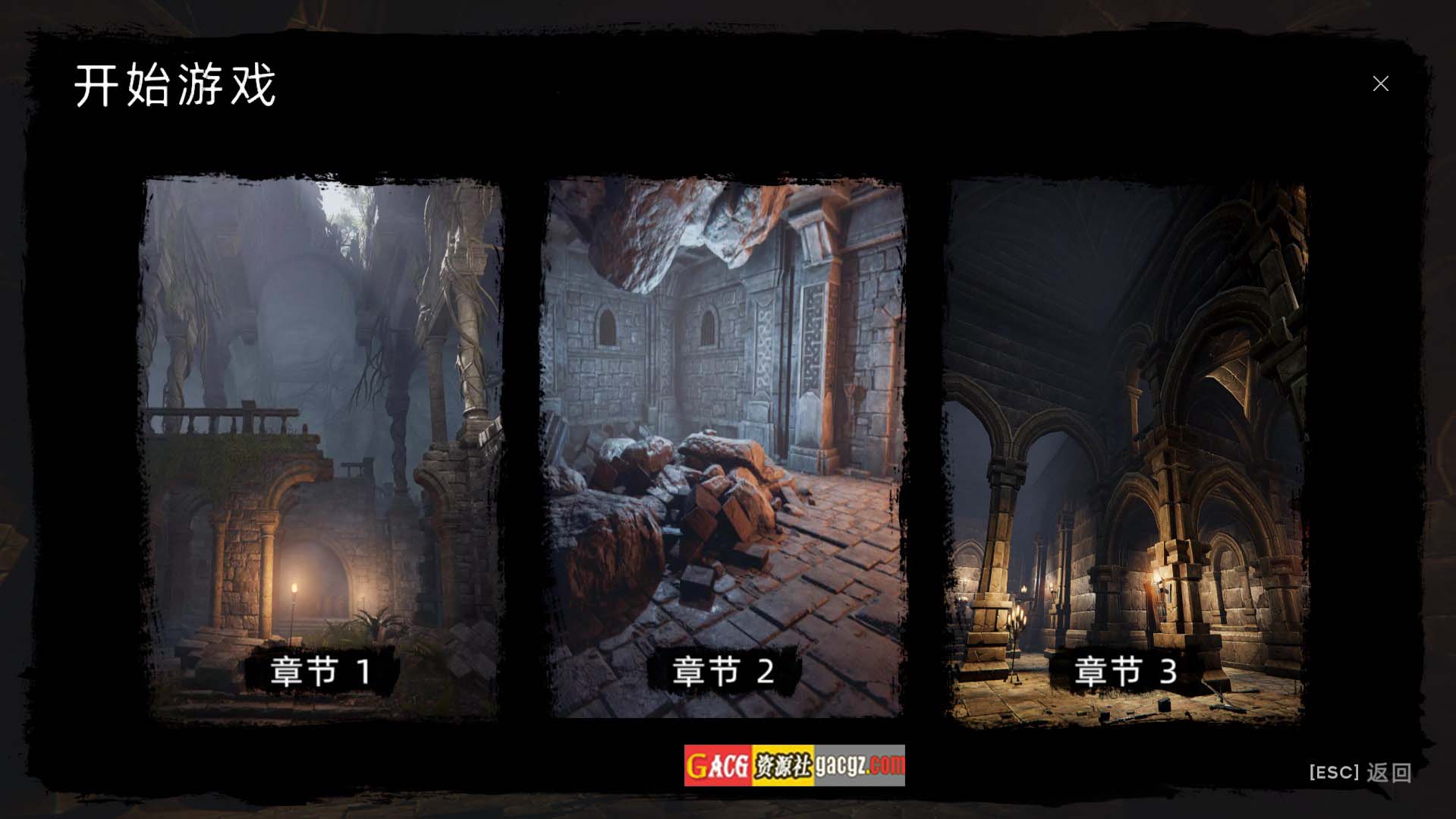1456x819 pixels.
Task: Select the 章节 1 chapter card
Action: pos(321,448)
